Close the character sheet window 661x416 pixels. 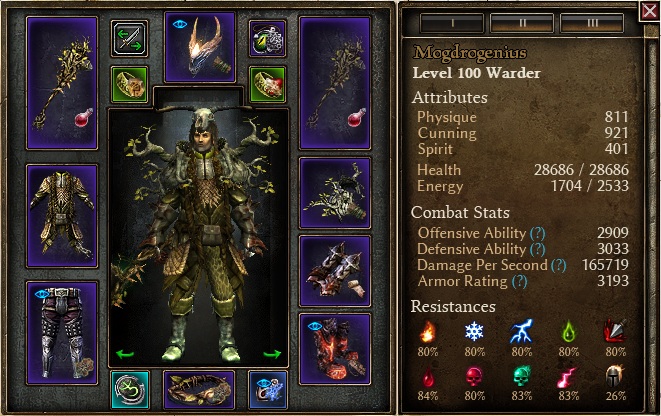point(648,11)
